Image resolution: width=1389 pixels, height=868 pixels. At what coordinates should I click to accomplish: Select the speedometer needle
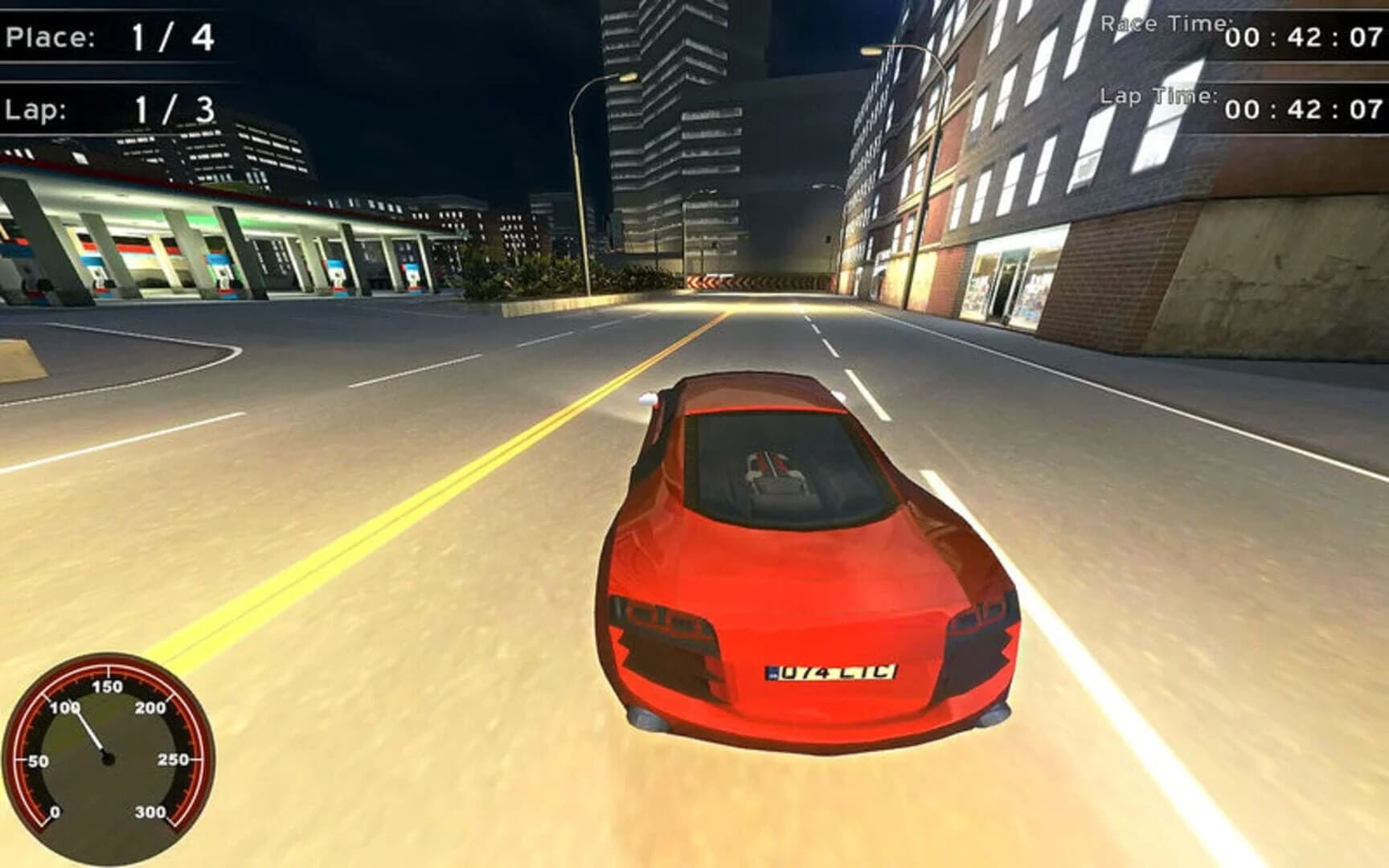[88, 731]
